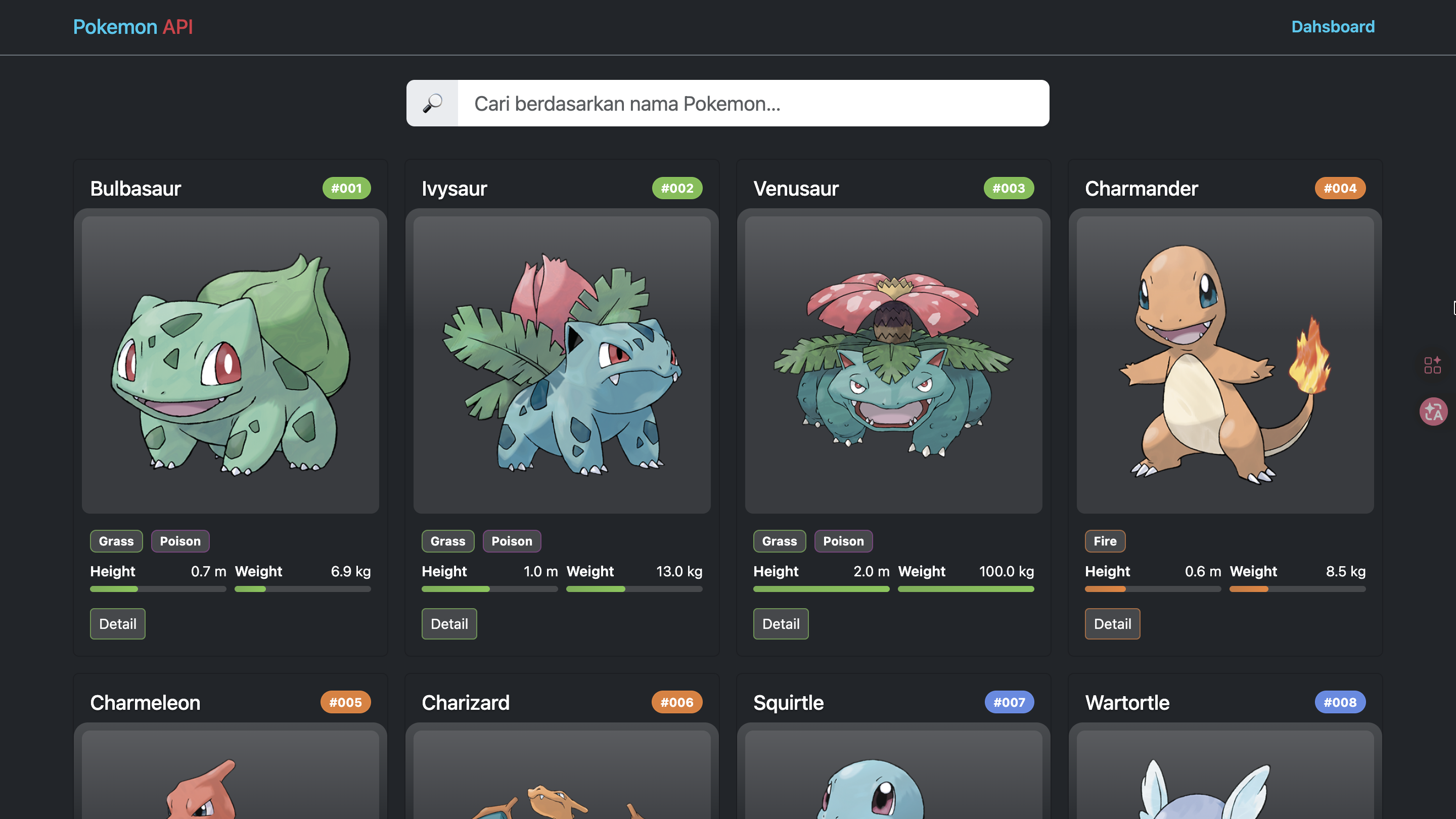Click the translate extension icon
This screenshot has width=1456, height=819.
(1433, 412)
